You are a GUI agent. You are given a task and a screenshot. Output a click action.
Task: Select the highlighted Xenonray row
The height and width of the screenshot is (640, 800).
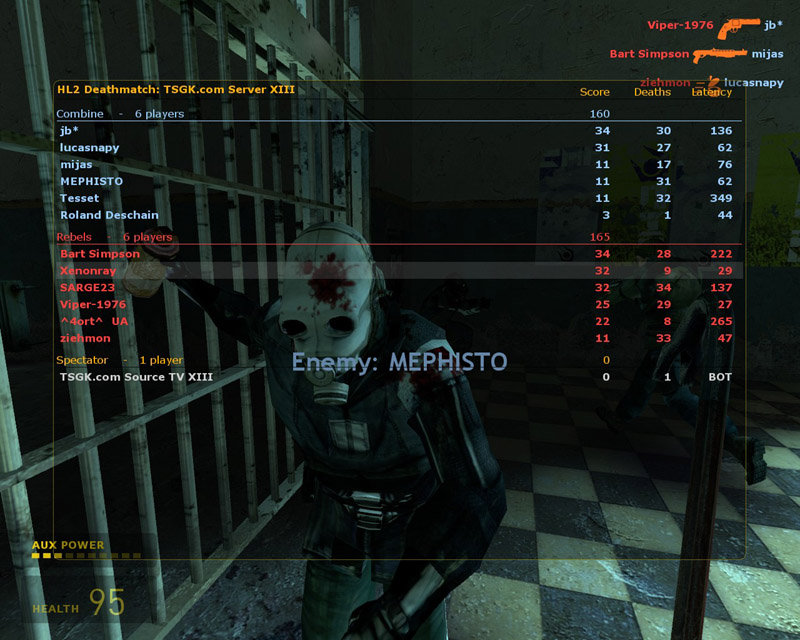pyautogui.click(x=88, y=271)
